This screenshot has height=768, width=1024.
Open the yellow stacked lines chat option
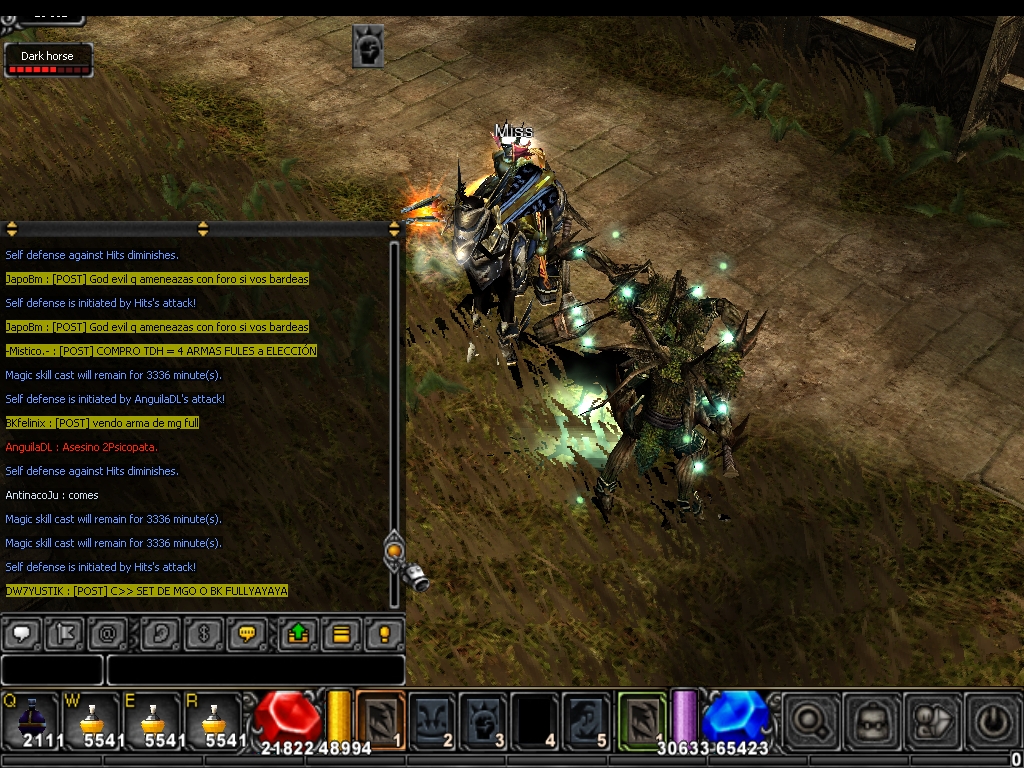(x=341, y=634)
